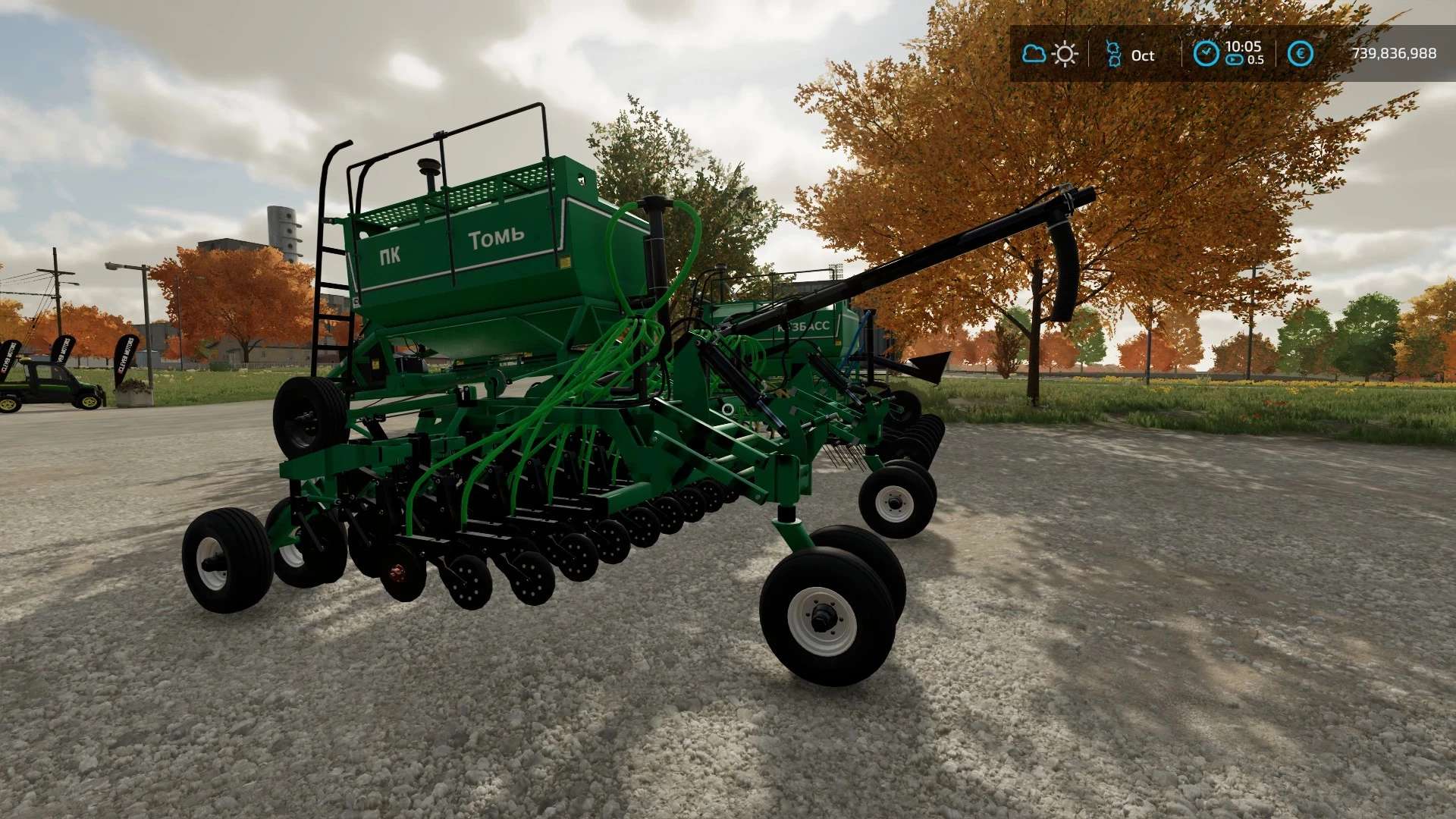
Task: Select the October season icon
Action: coord(1113,54)
